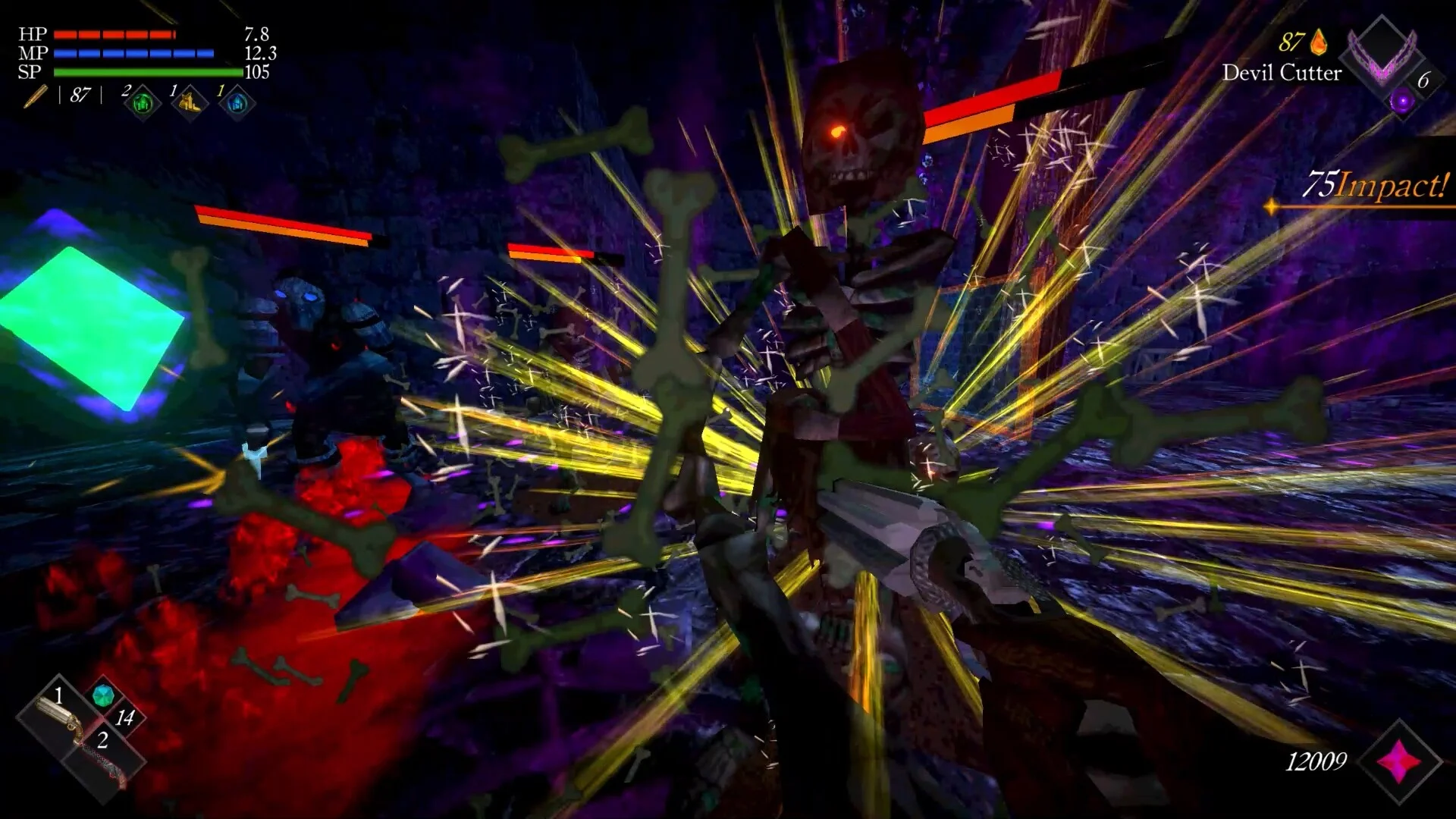Click the golden bullet ammo icon

click(x=36, y=97)
